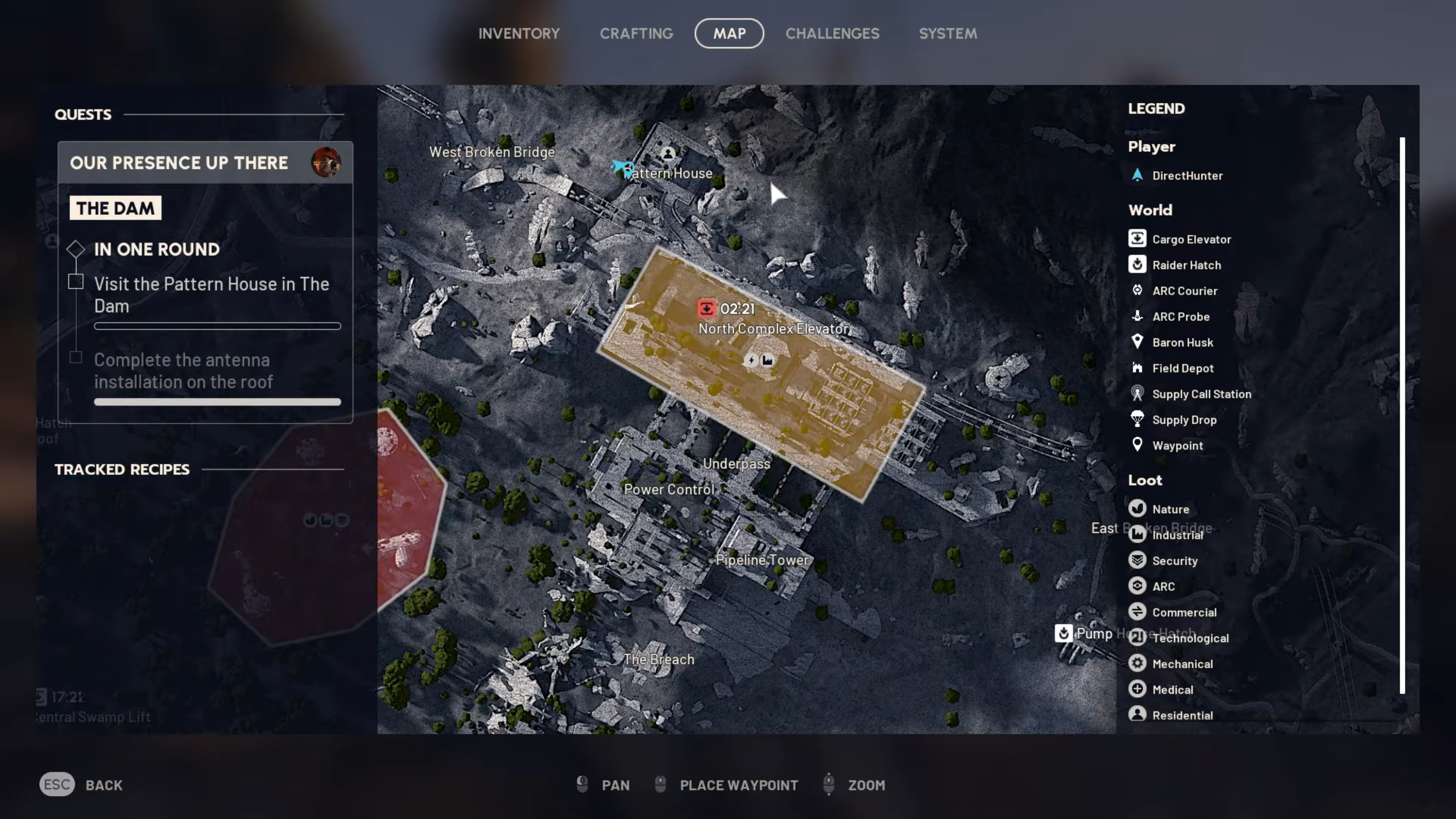Toggle the Nature loot filter
1456x819 pixels.
(x=1170, y=509)
